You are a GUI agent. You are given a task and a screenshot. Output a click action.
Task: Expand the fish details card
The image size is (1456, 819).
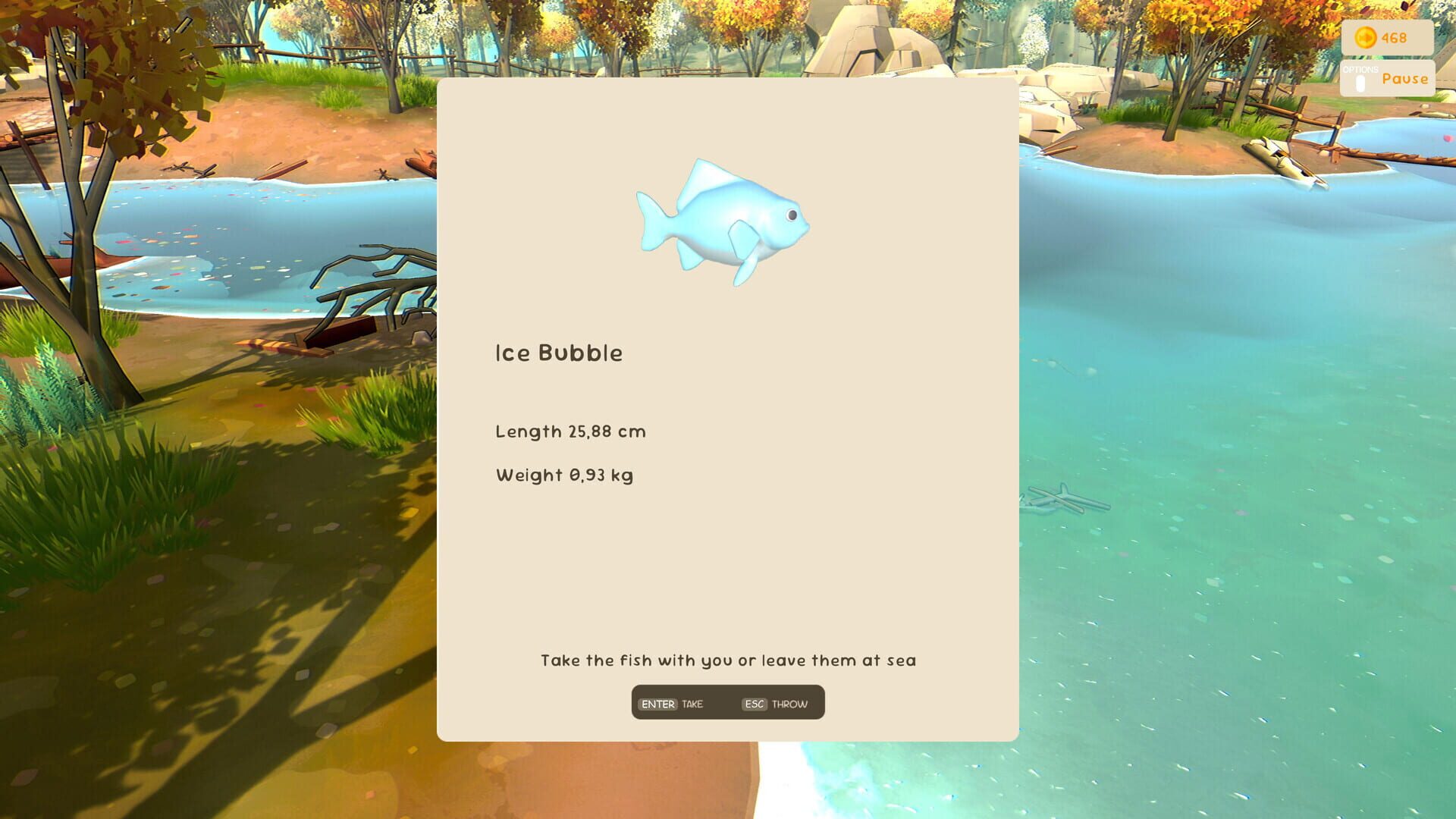click(727, 409)
